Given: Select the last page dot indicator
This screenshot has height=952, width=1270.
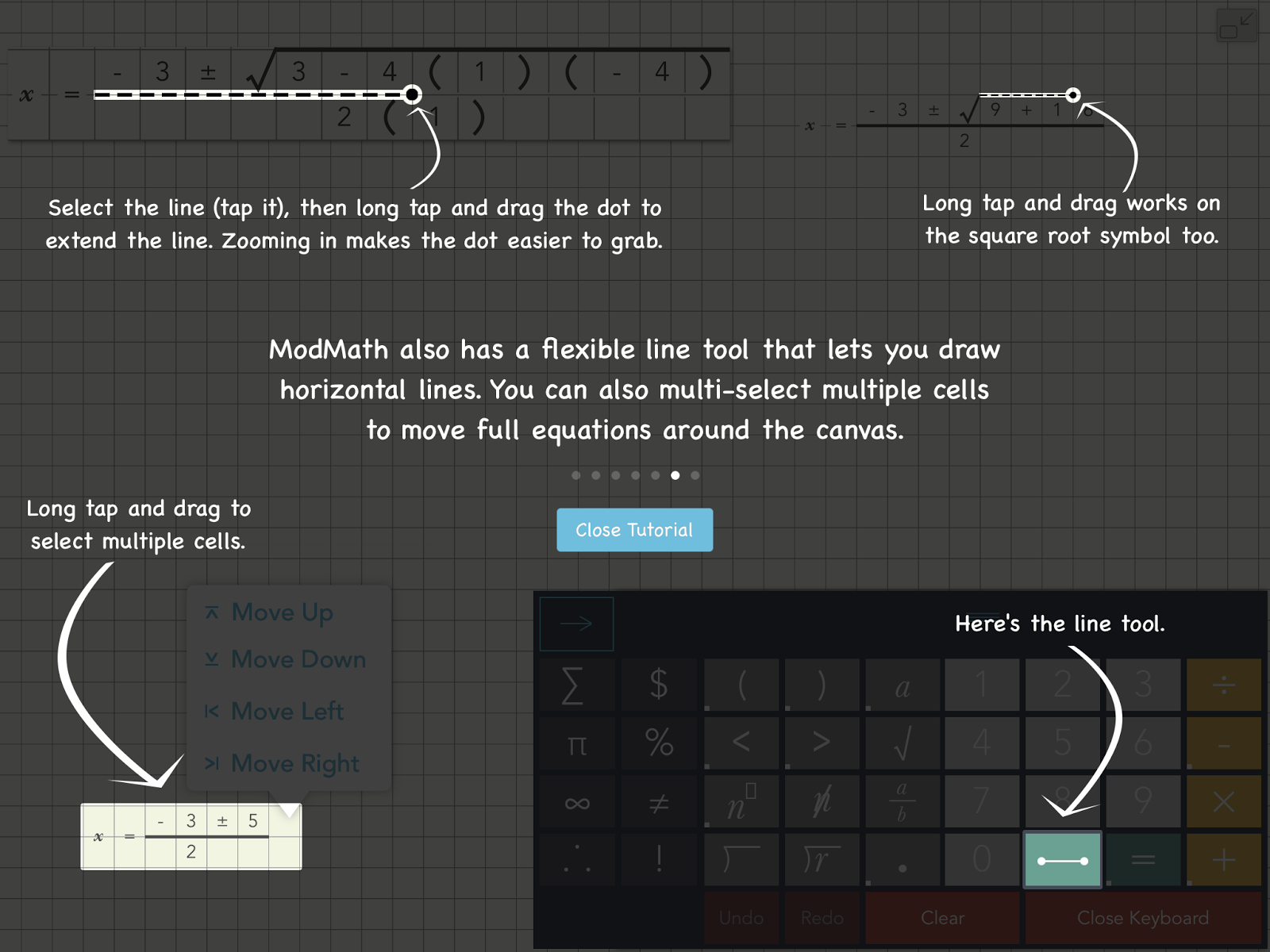Looking at the screenshot, I should tap(695, 475).
